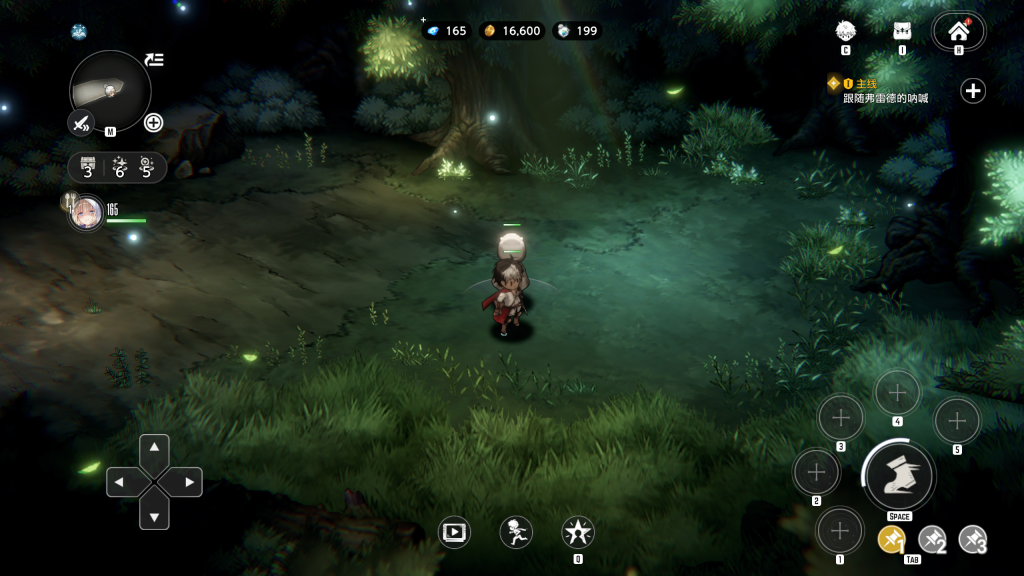Switch to gray pin preset 2

932,539
